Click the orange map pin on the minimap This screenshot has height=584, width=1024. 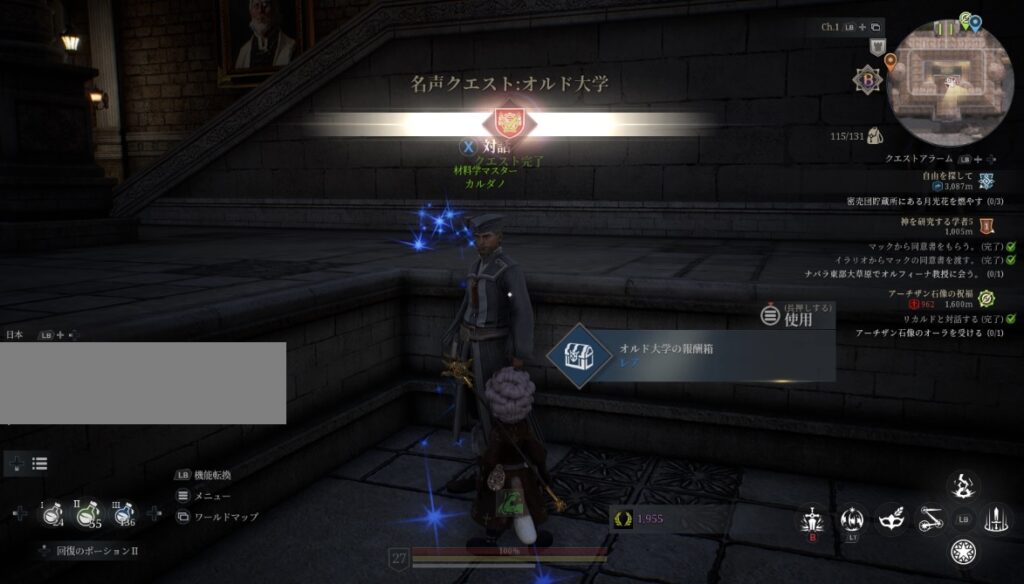click(x=890, y=61)
